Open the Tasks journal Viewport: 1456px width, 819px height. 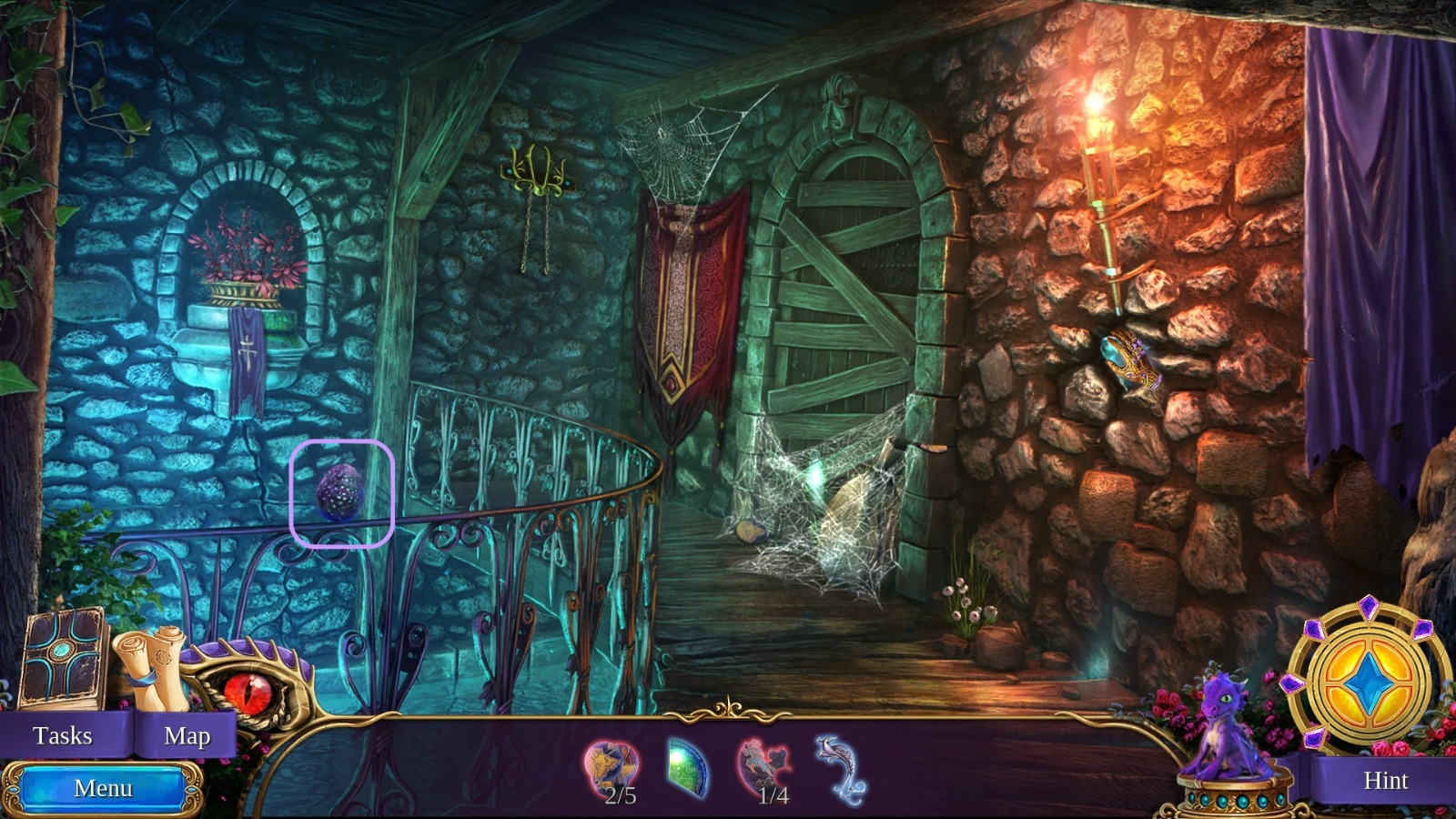[x=62, y=735]
